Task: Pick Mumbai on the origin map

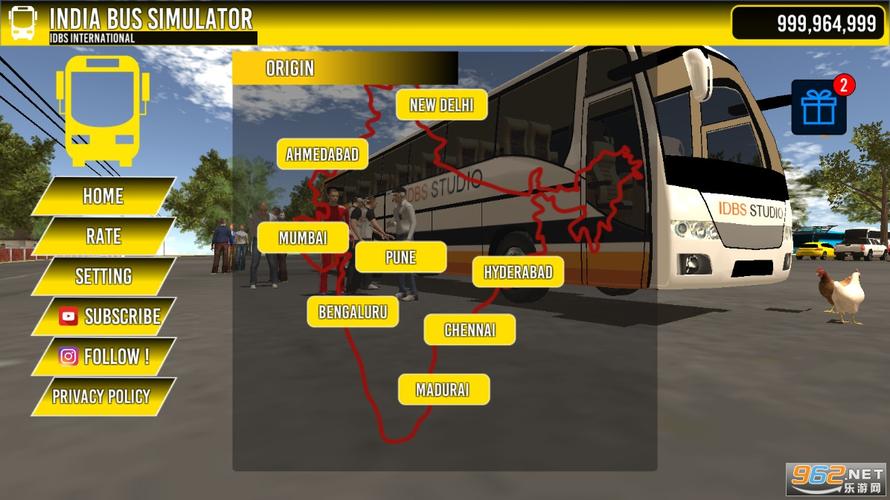Action: click(303, 238)
